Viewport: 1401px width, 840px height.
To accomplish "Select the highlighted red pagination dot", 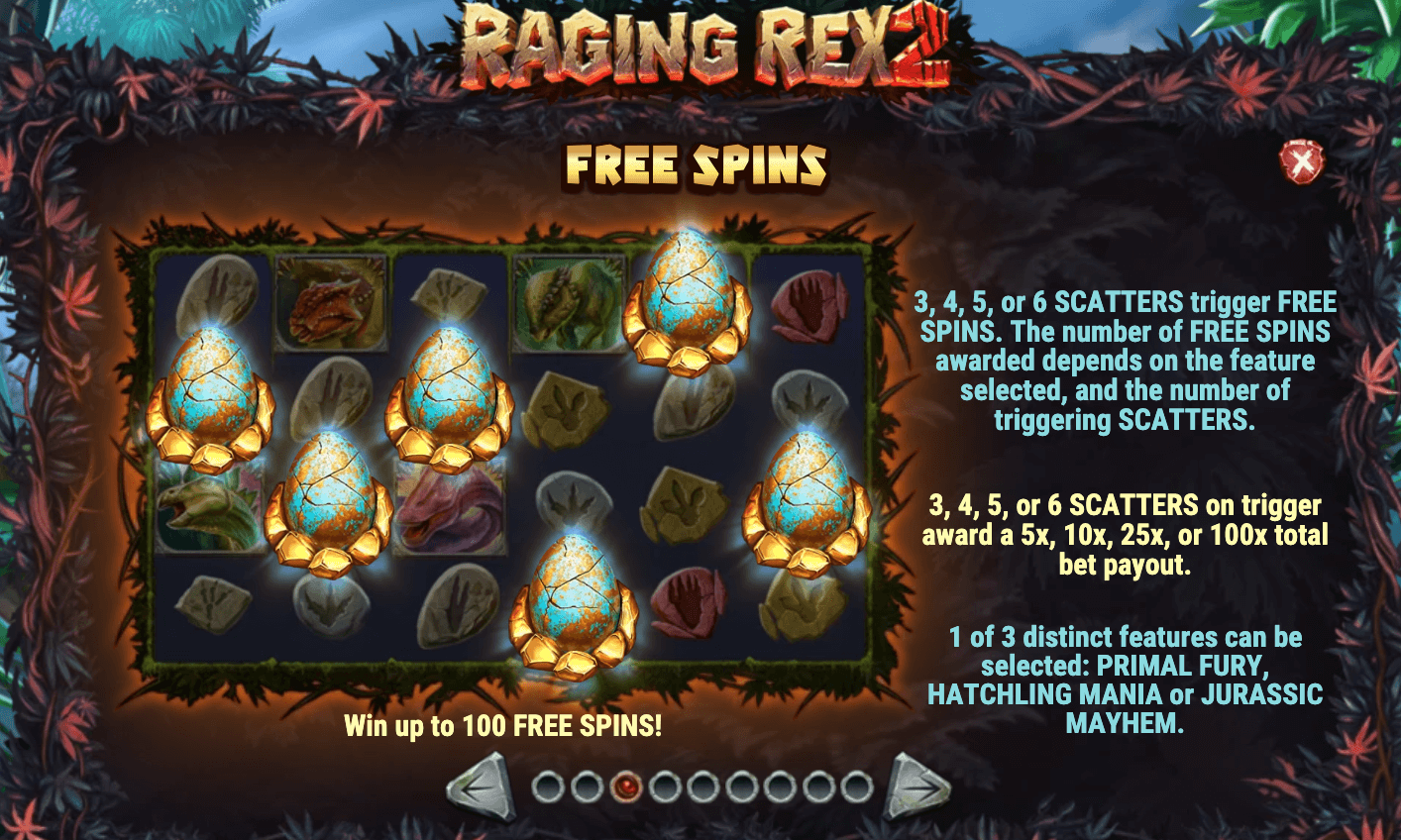I will click(x=627, y=786).
